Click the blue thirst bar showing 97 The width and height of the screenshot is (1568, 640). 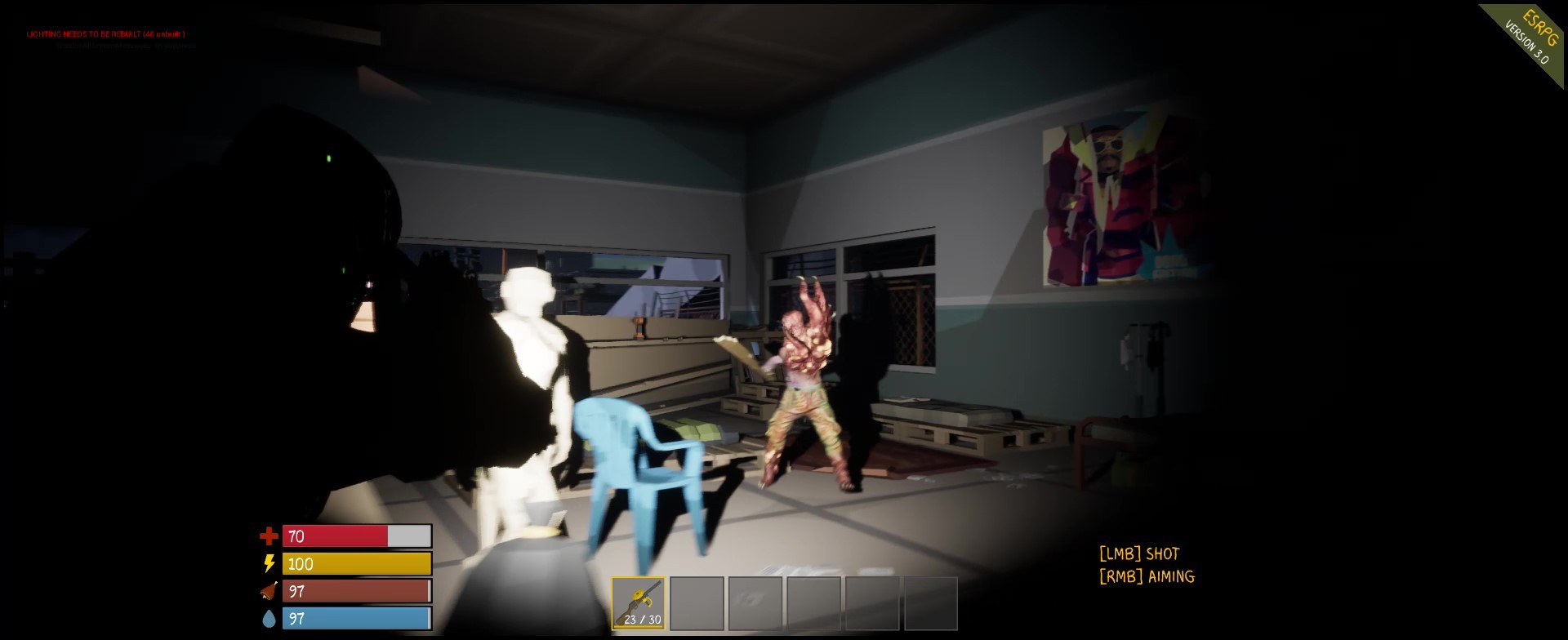pos(355,618)
